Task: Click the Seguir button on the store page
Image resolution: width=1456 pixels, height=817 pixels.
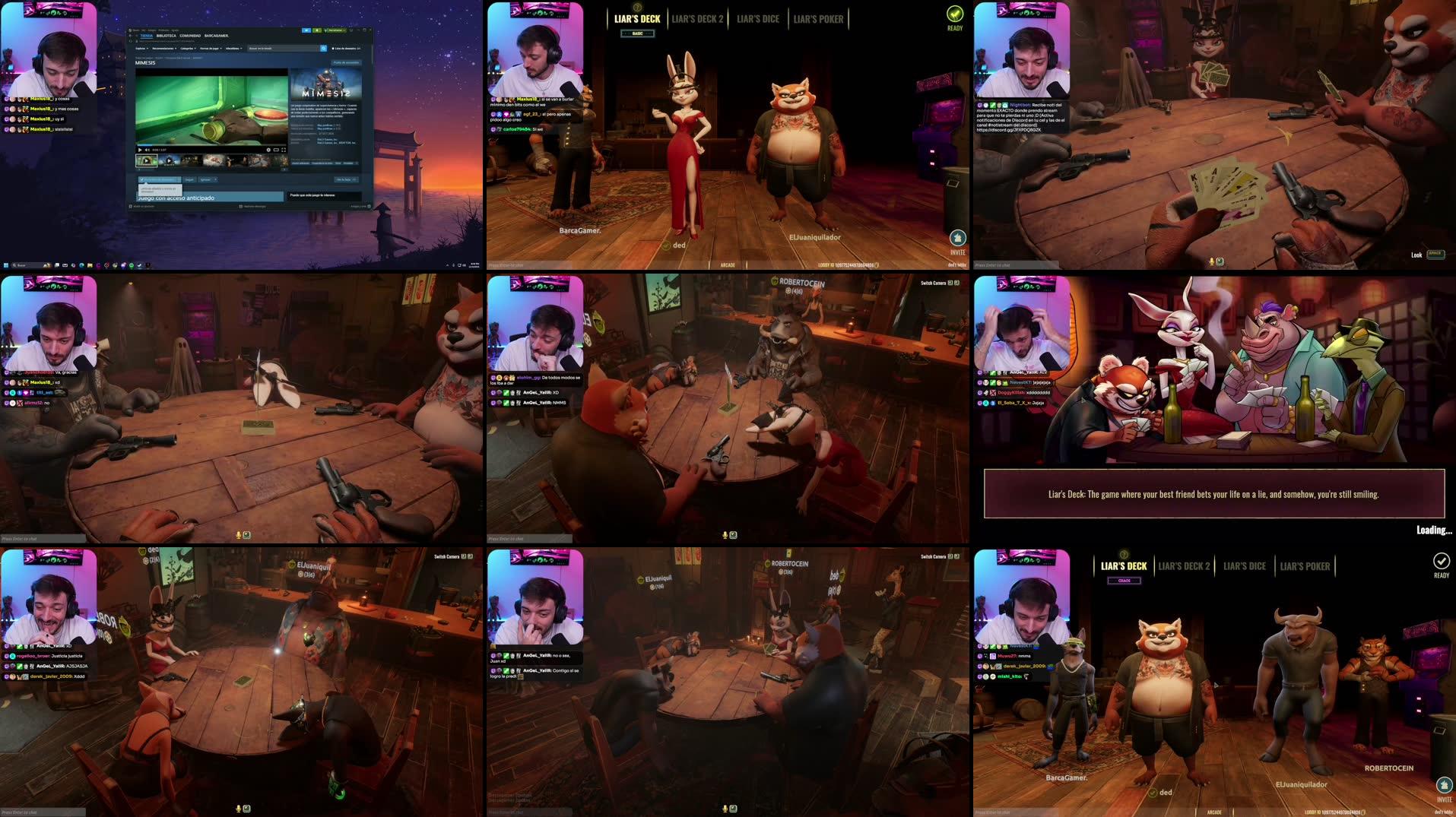Action: coord(190,179)
